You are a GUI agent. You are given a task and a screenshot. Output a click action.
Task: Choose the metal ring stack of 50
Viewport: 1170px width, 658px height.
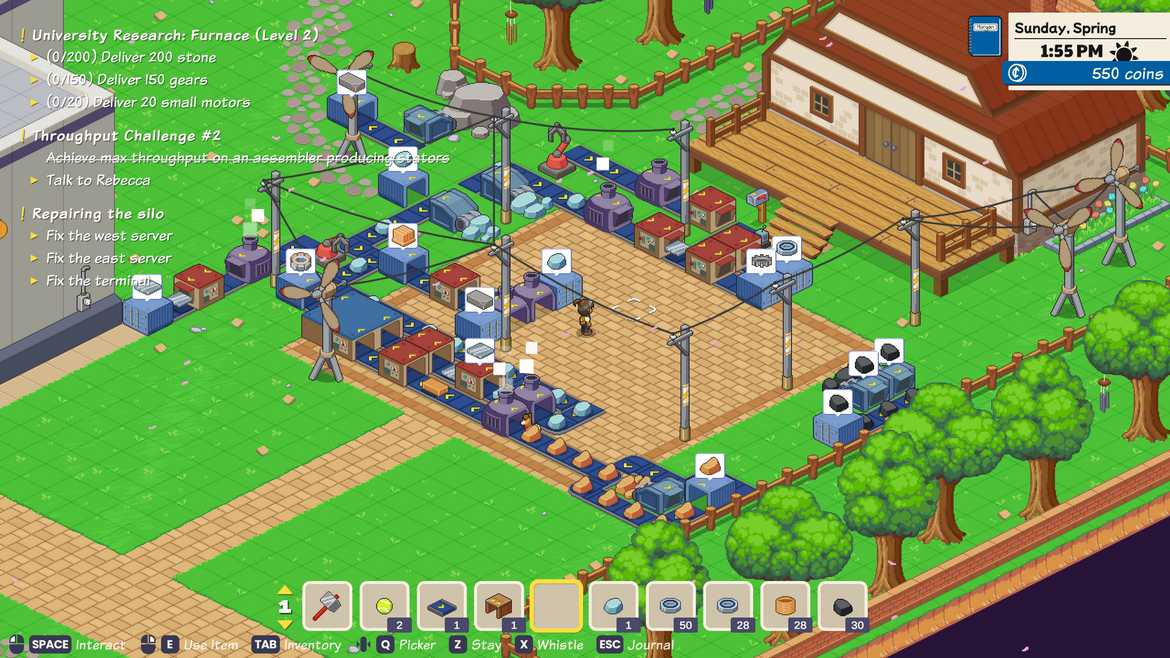pos(670,606)
